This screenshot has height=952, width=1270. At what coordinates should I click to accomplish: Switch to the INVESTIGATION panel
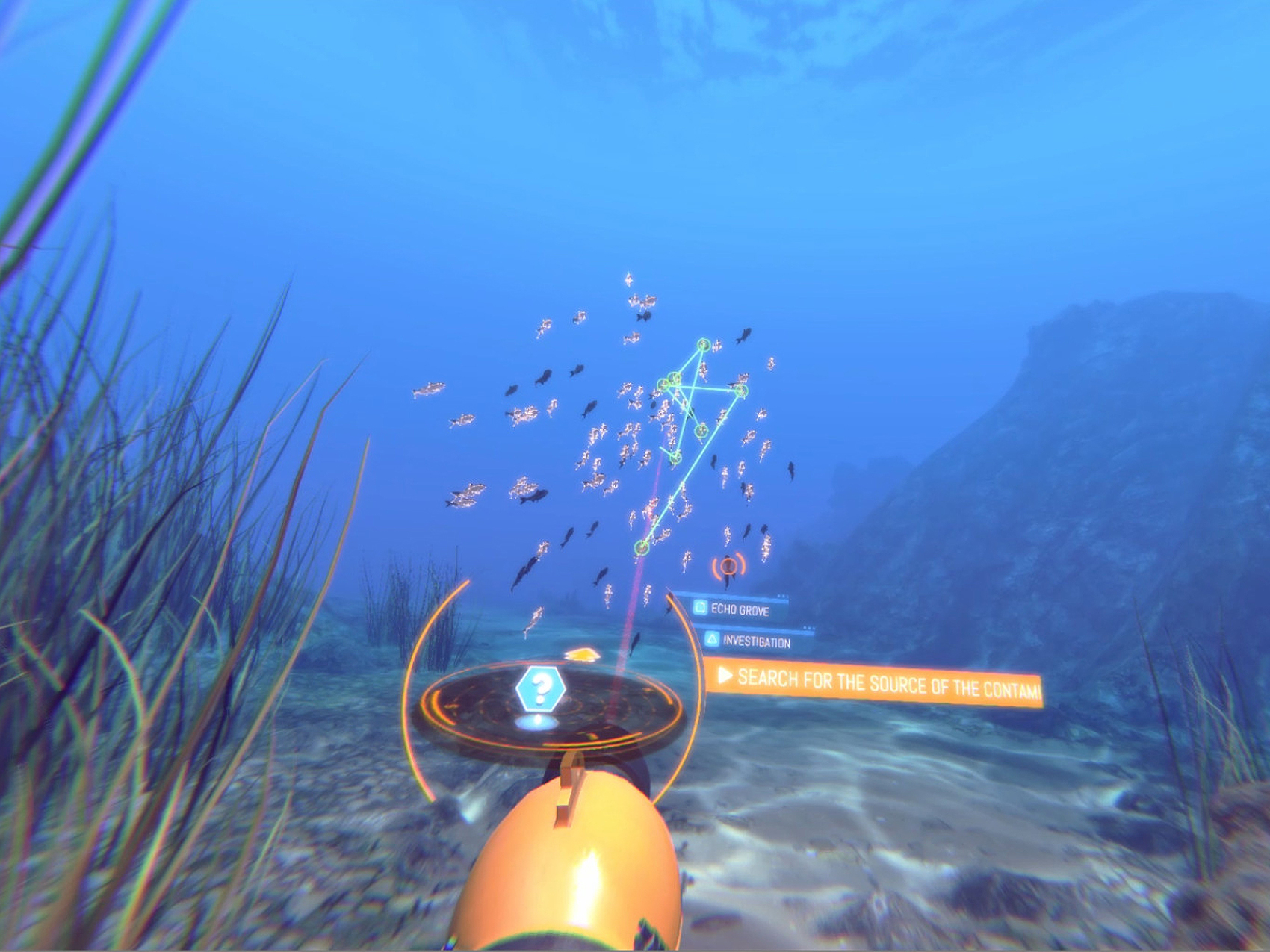click(757, 641)
